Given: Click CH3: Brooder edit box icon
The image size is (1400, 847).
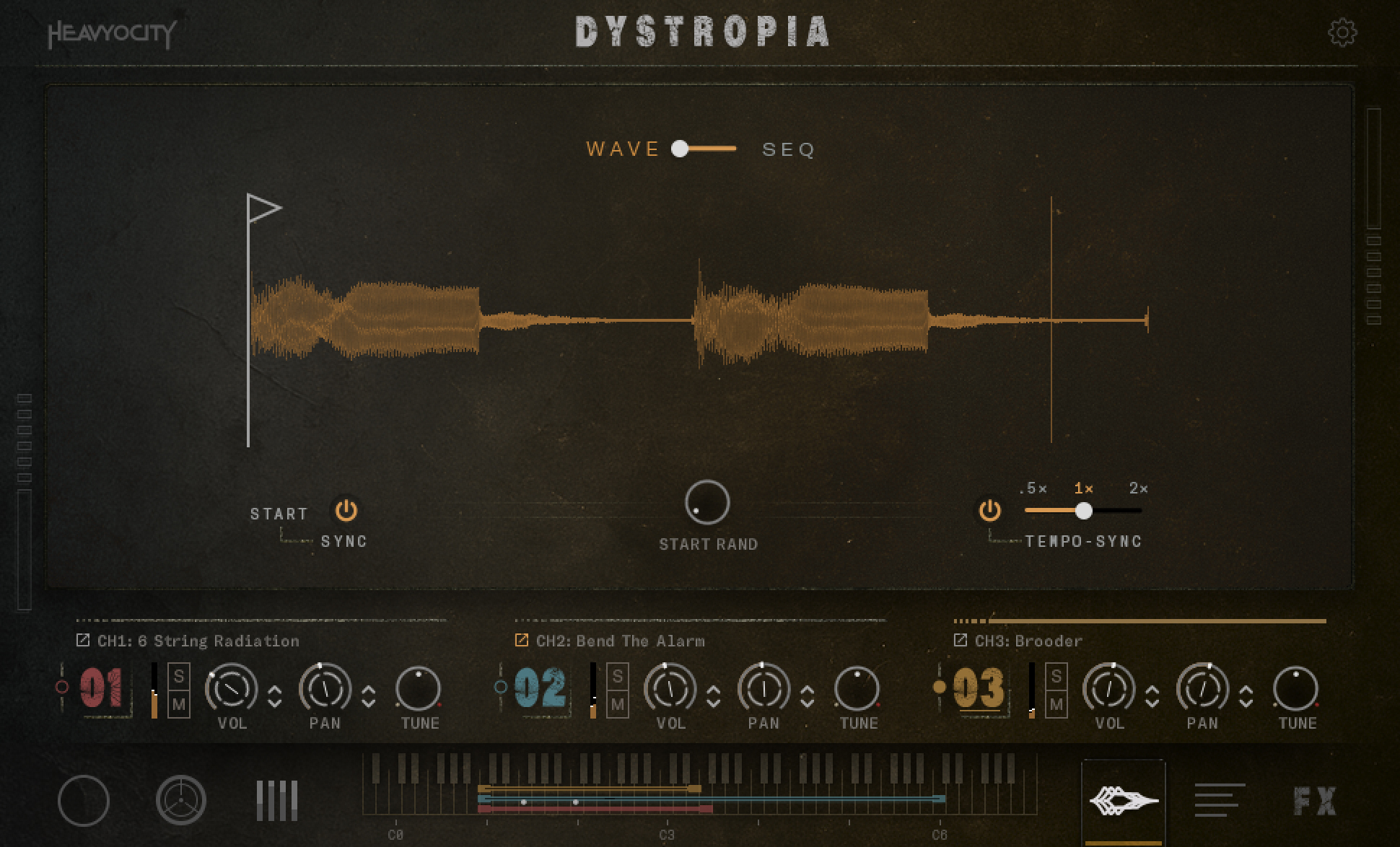Looking at the screenshot, I should coord(960,639).
